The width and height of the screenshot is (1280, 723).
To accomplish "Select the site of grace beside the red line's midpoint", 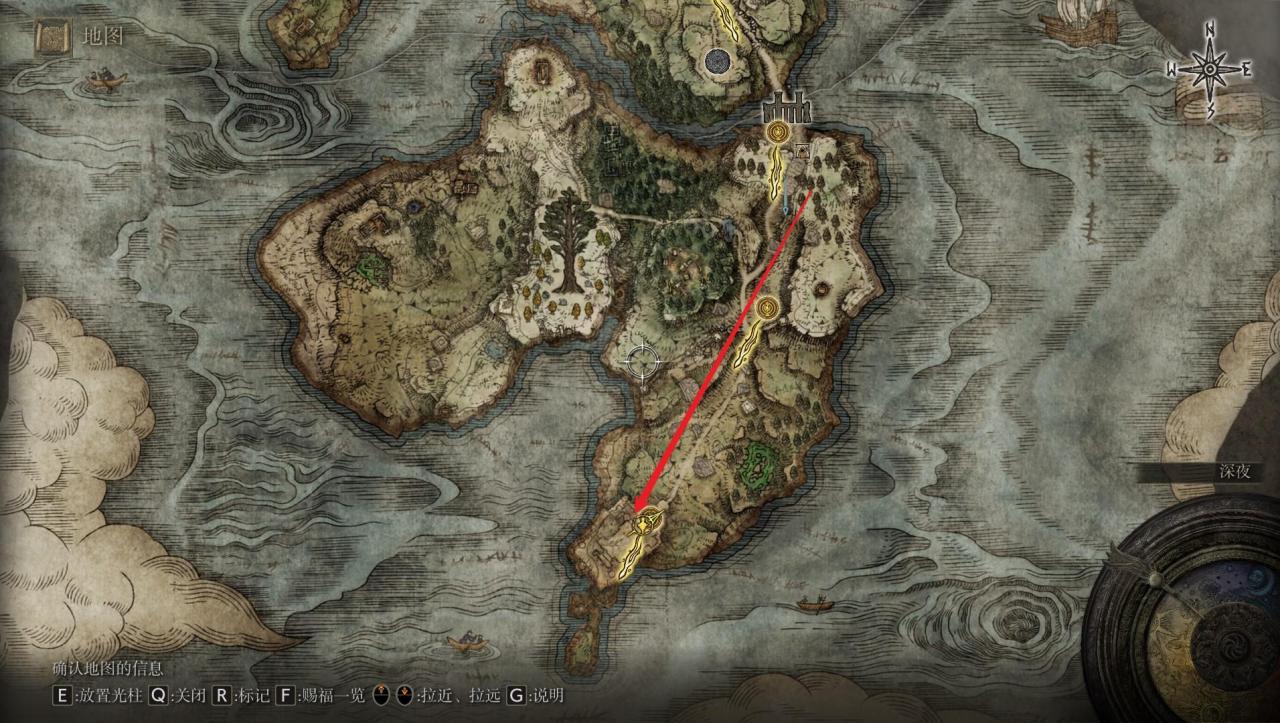I will point(768,309).
